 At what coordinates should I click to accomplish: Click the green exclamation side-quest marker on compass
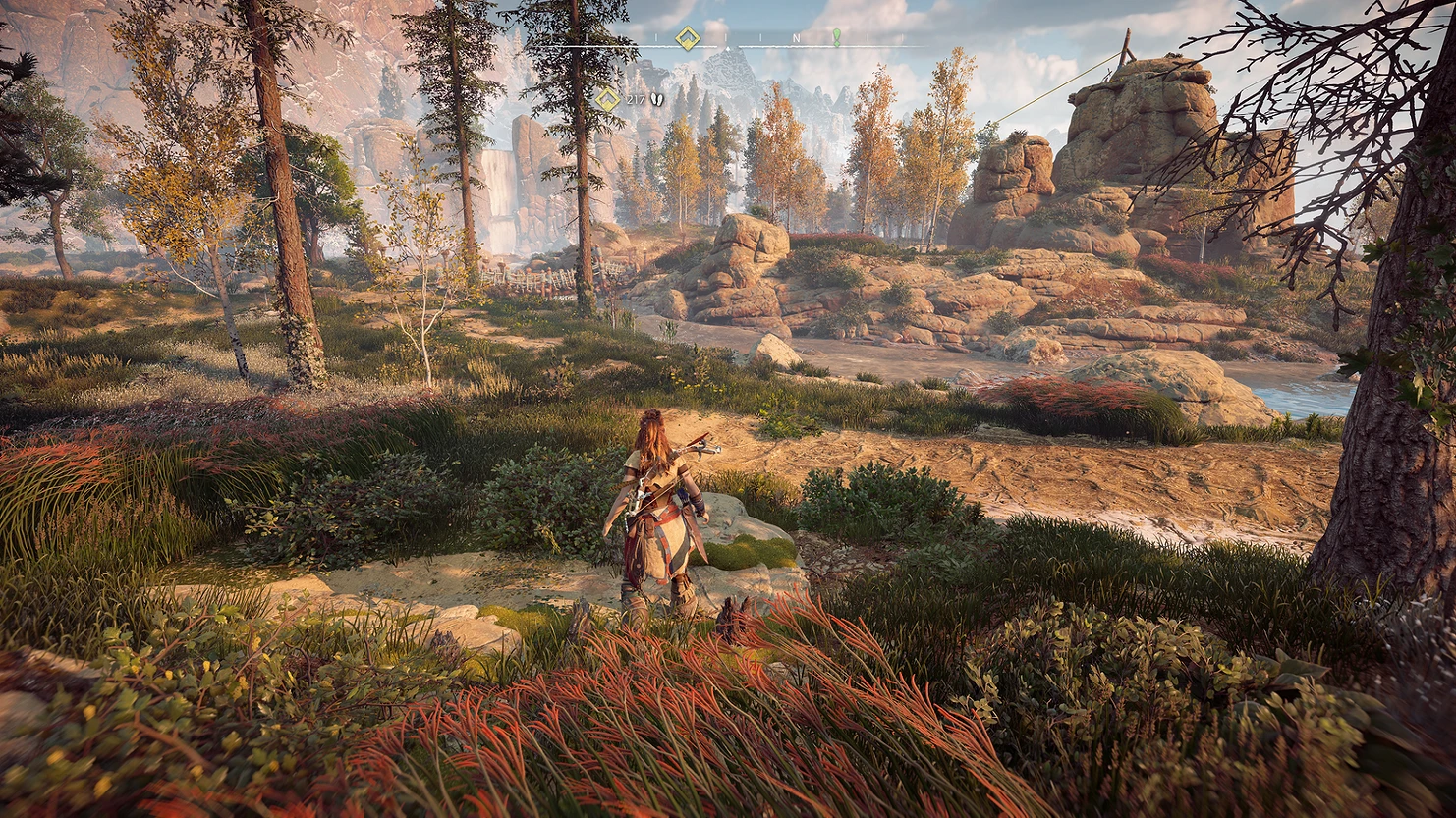[837, 37]
